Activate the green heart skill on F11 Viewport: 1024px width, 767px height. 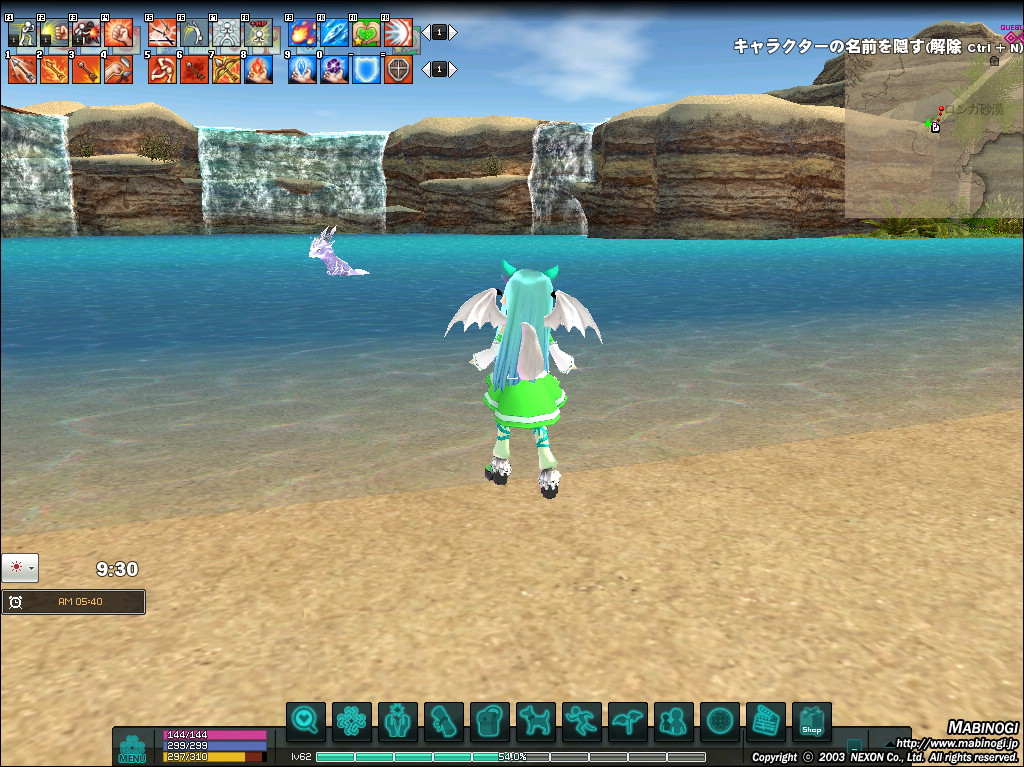tap(367, 33)
